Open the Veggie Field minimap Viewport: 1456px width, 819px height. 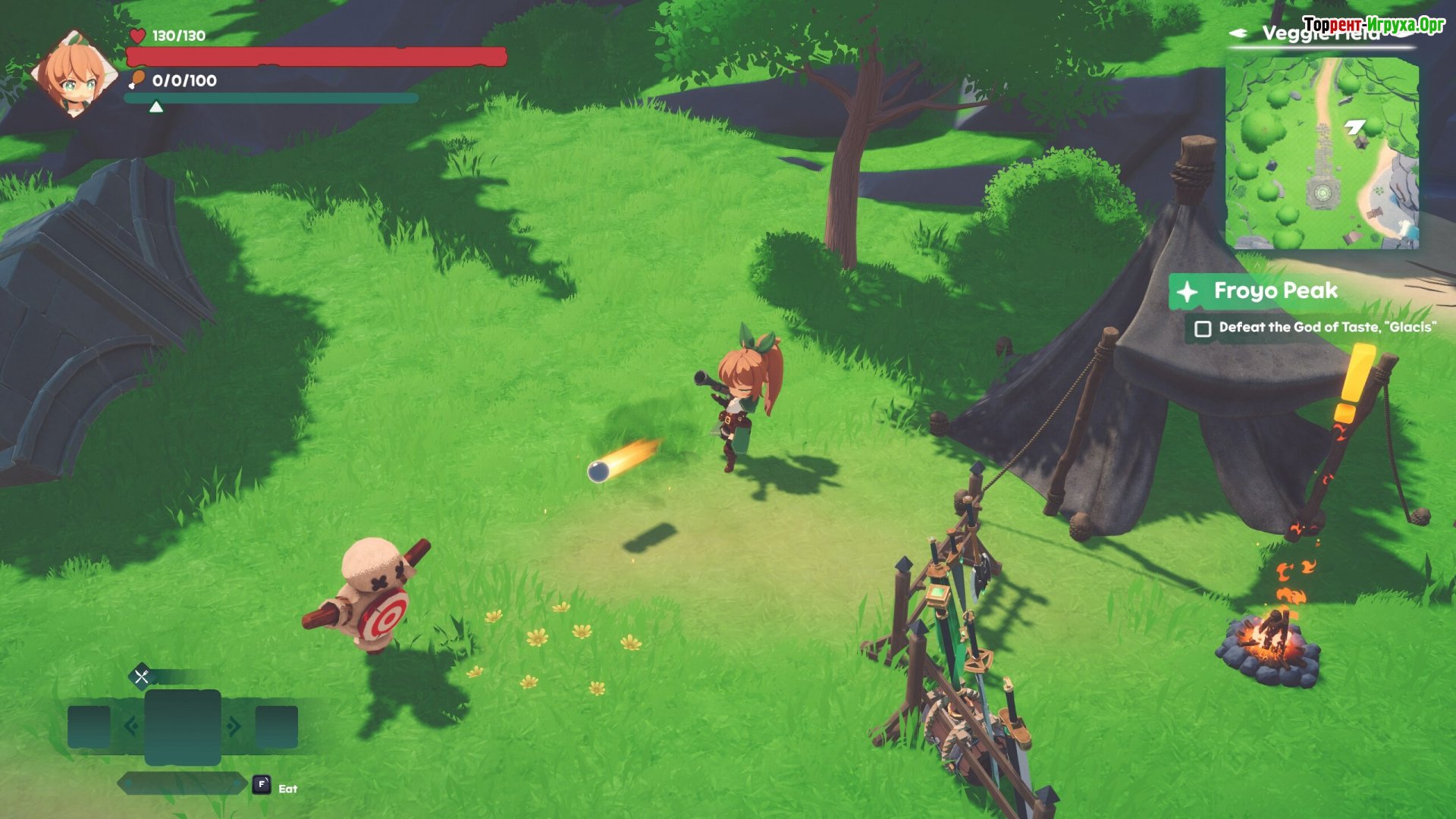coord(1322,154)
